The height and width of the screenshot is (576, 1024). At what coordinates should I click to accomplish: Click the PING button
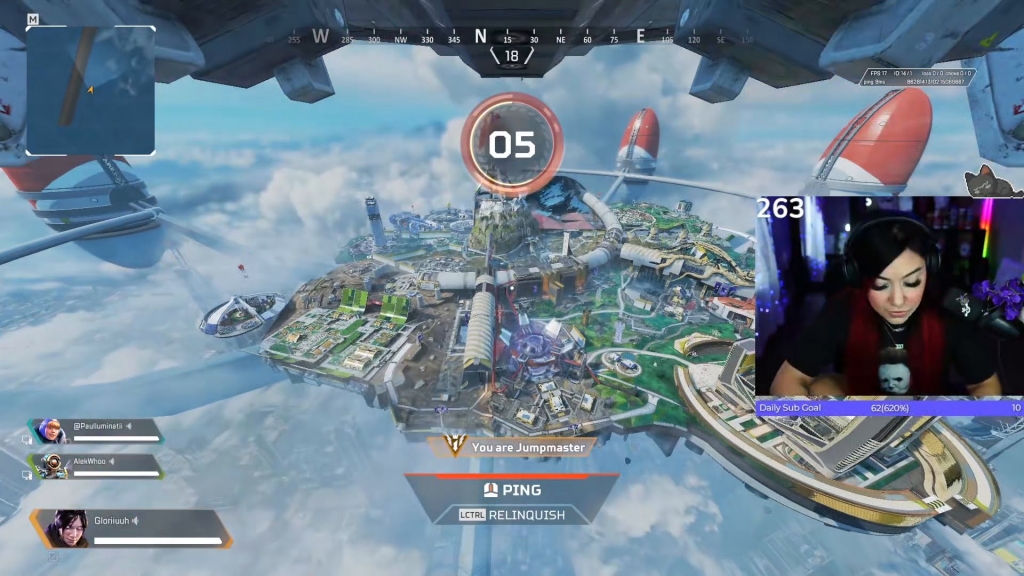pyautogui.click(x=512, y=490)
